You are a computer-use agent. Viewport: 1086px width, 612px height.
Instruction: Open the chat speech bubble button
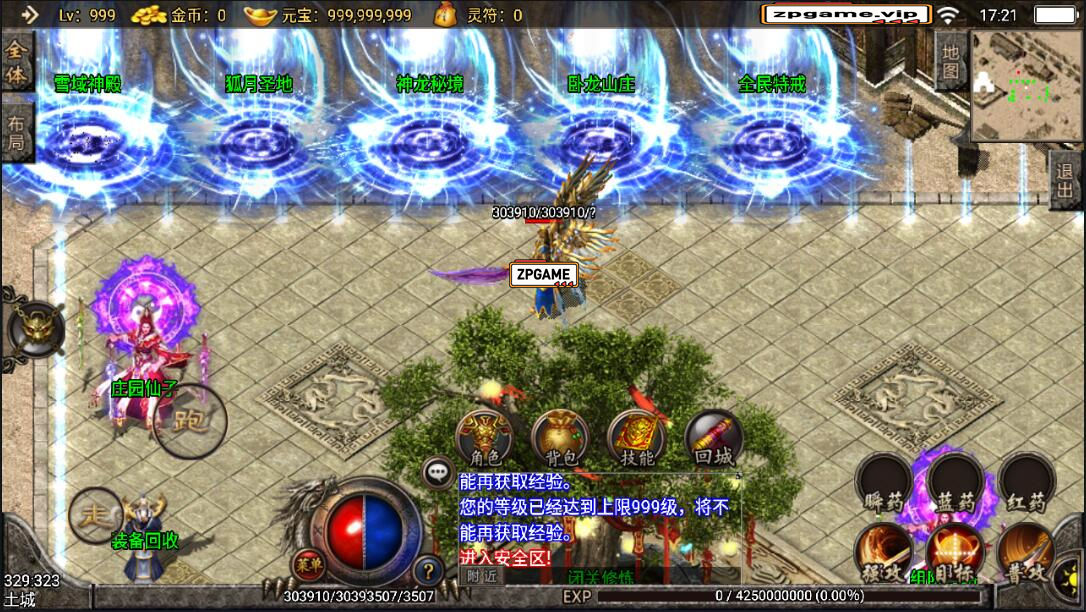pos(436,471)
